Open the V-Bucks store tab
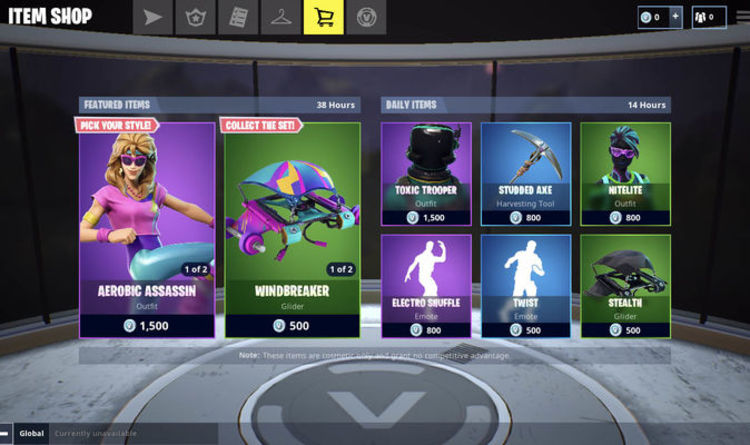The image size is (750, 445). 367,17
